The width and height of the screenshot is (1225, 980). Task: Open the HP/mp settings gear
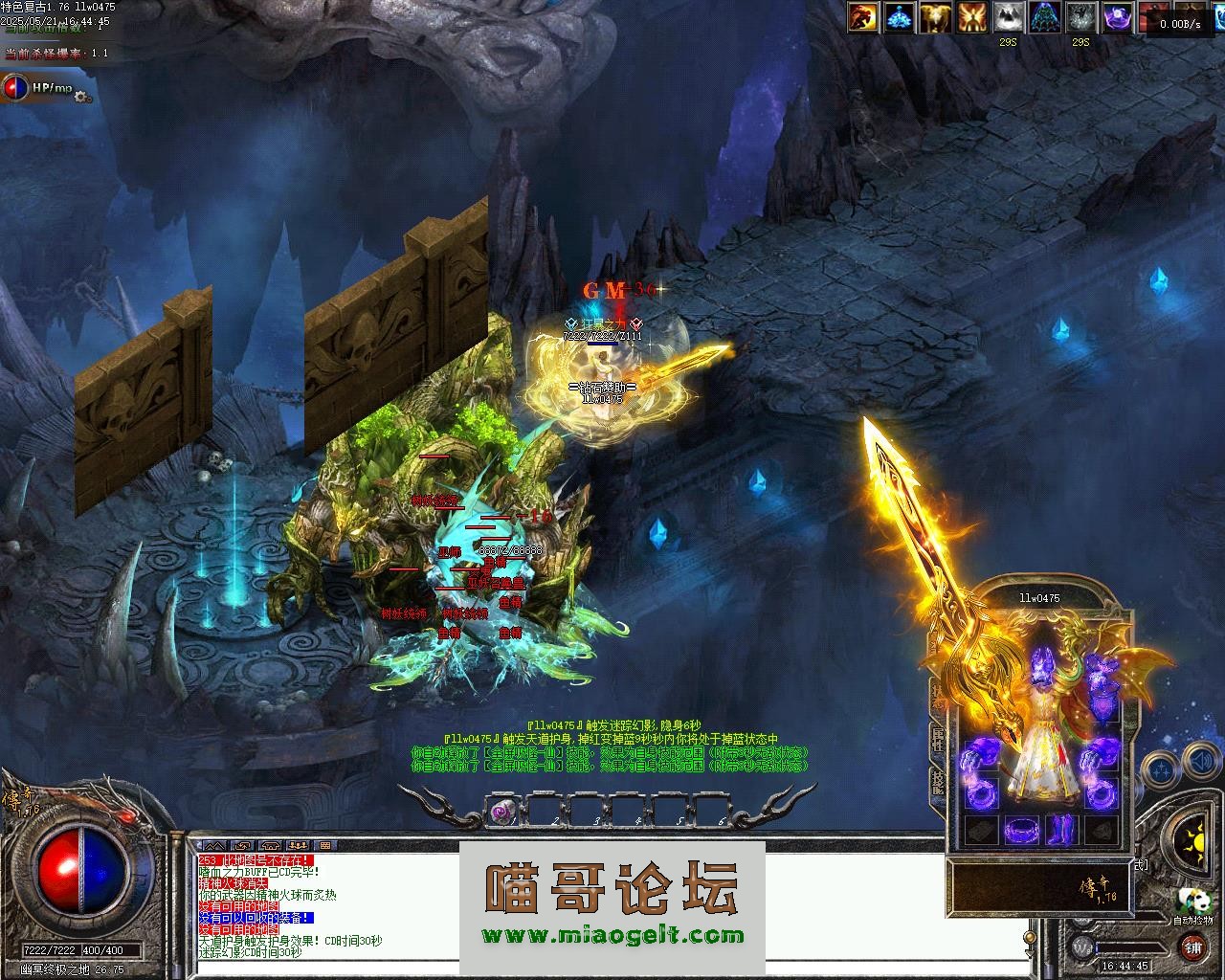tap(82, 96)
